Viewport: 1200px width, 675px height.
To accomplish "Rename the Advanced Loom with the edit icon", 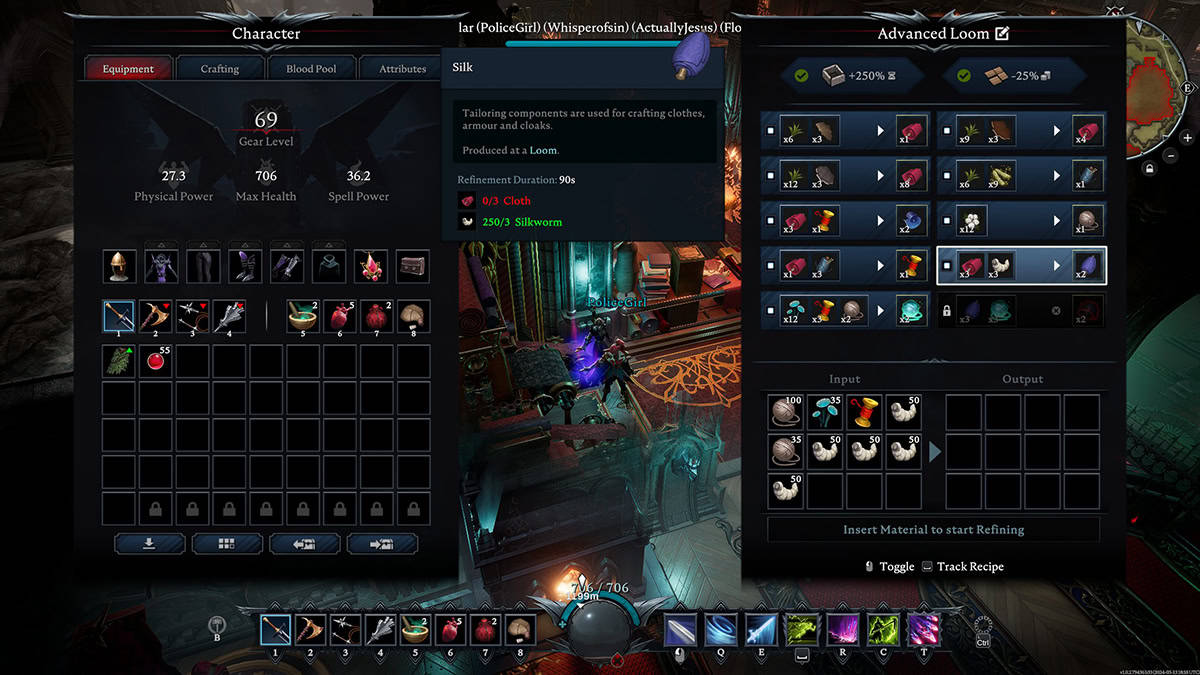I will click(x=1002, y=34).
